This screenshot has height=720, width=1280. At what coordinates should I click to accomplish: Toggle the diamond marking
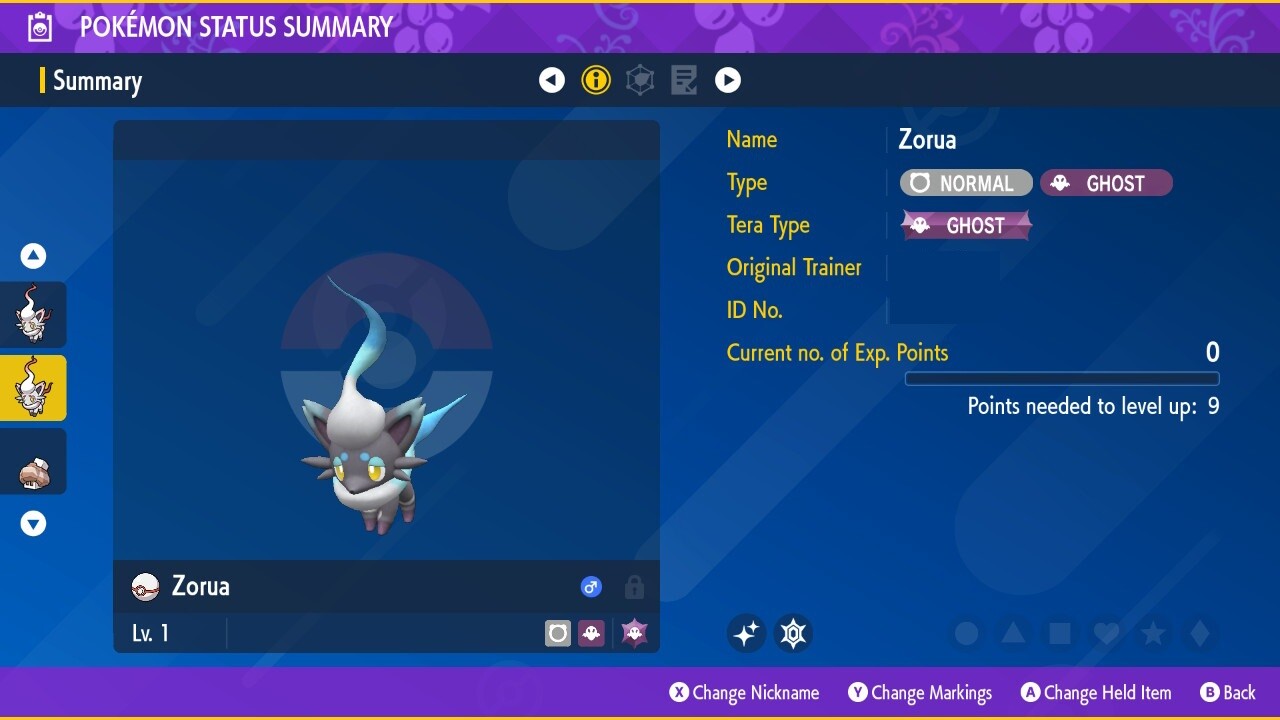[1199, 633]
